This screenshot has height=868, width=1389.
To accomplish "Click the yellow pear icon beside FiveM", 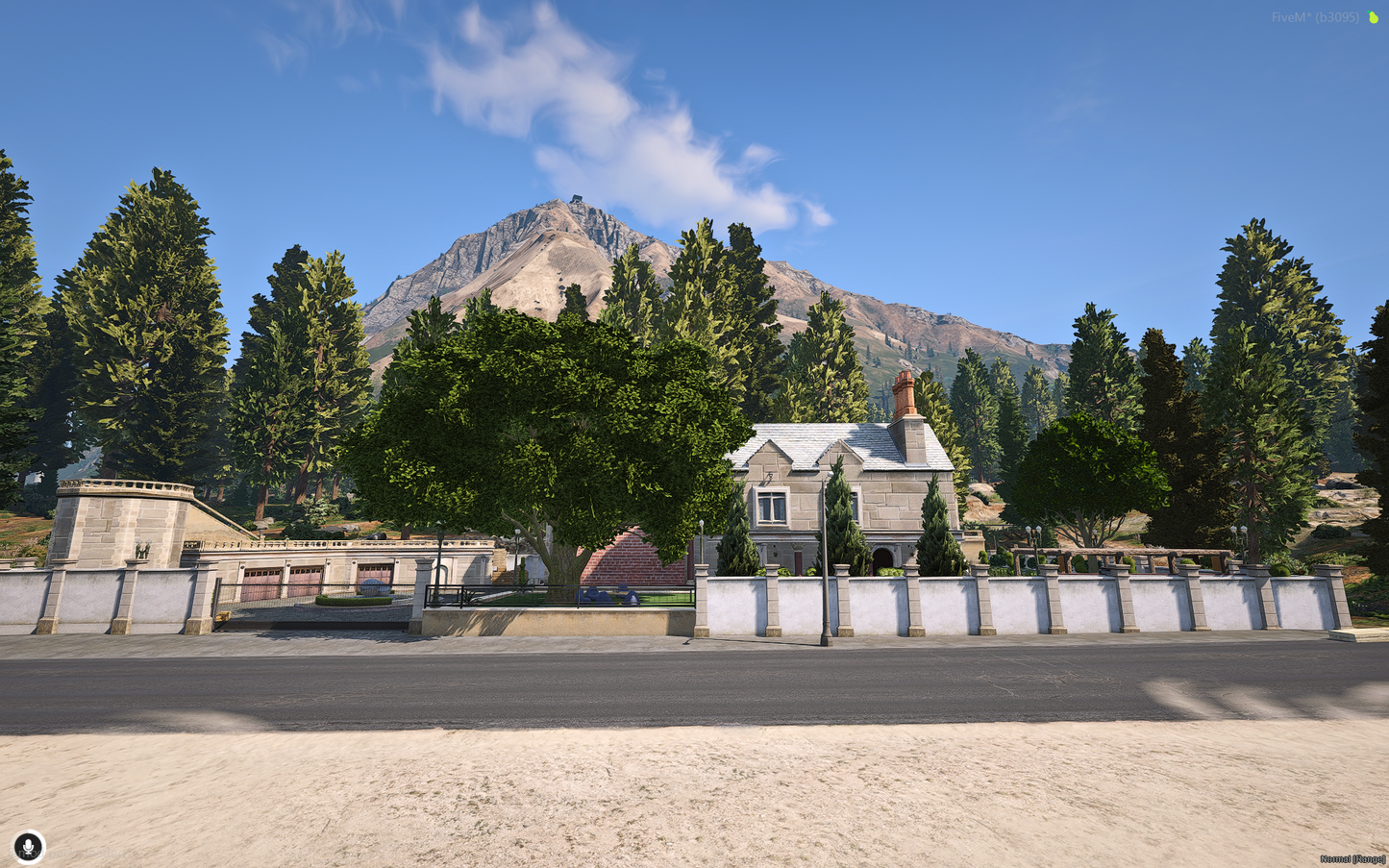I will (1373, 17).
